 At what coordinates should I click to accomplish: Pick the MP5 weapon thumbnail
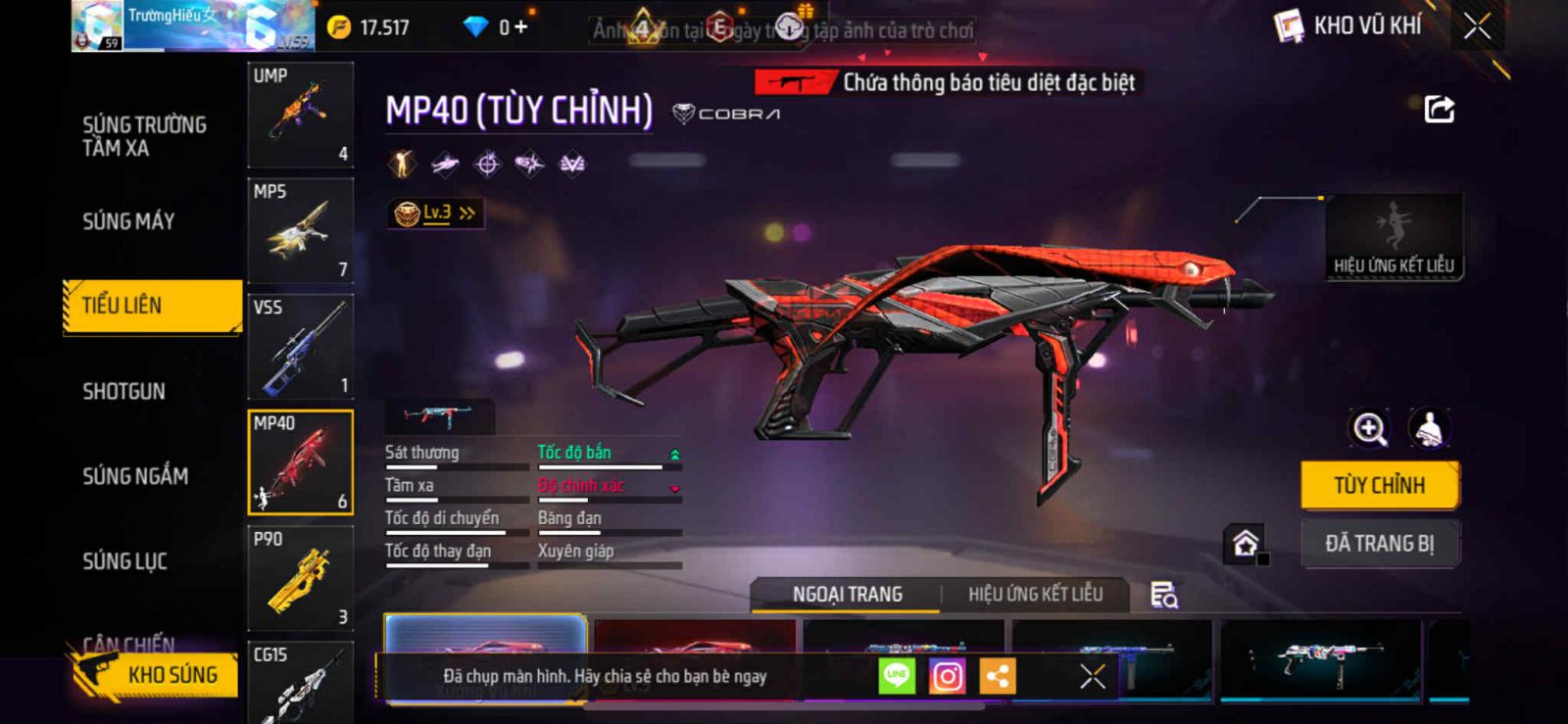pos(300,230)
